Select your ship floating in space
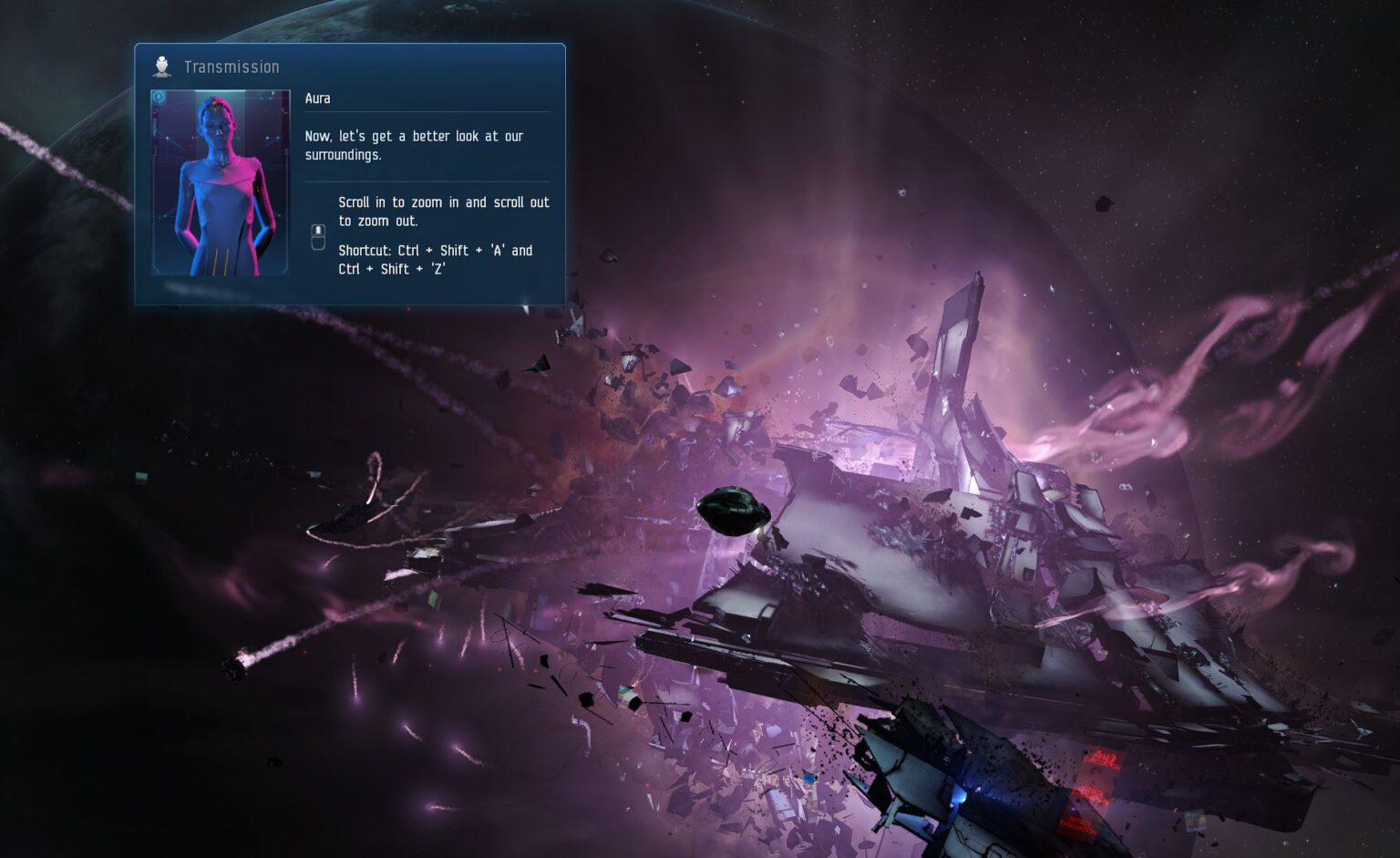Image resolution: width=1400 pixels, height=858 pixels. [x=735, y=509]
